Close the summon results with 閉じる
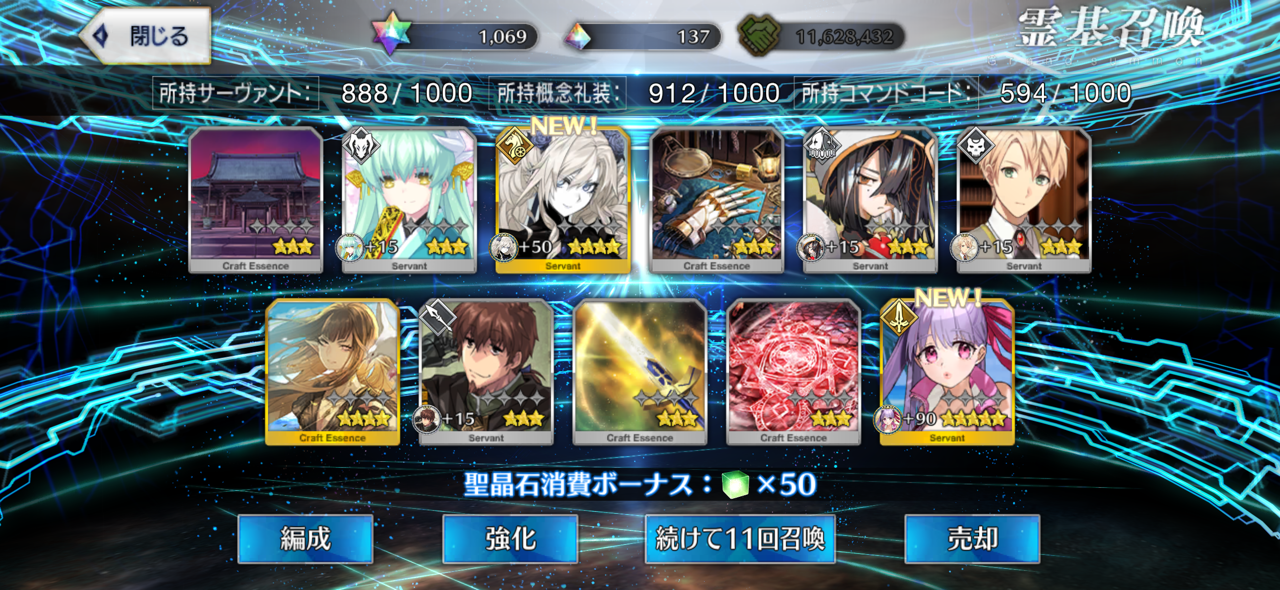The image size is (1280, 590). (x=146, y=36)
